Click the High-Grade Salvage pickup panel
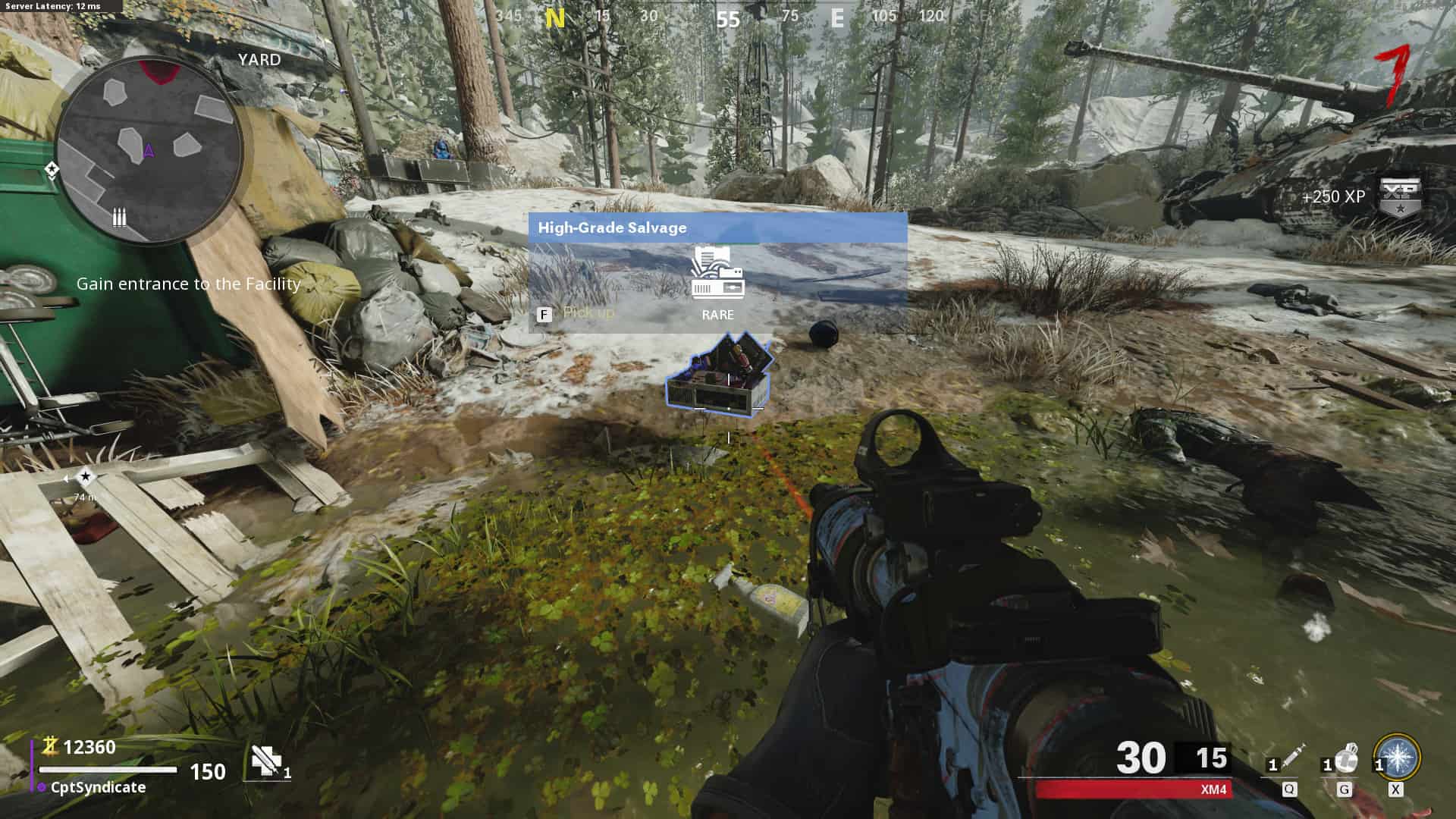The width and height of the screenshot is (1456, 819). [717, 272]
